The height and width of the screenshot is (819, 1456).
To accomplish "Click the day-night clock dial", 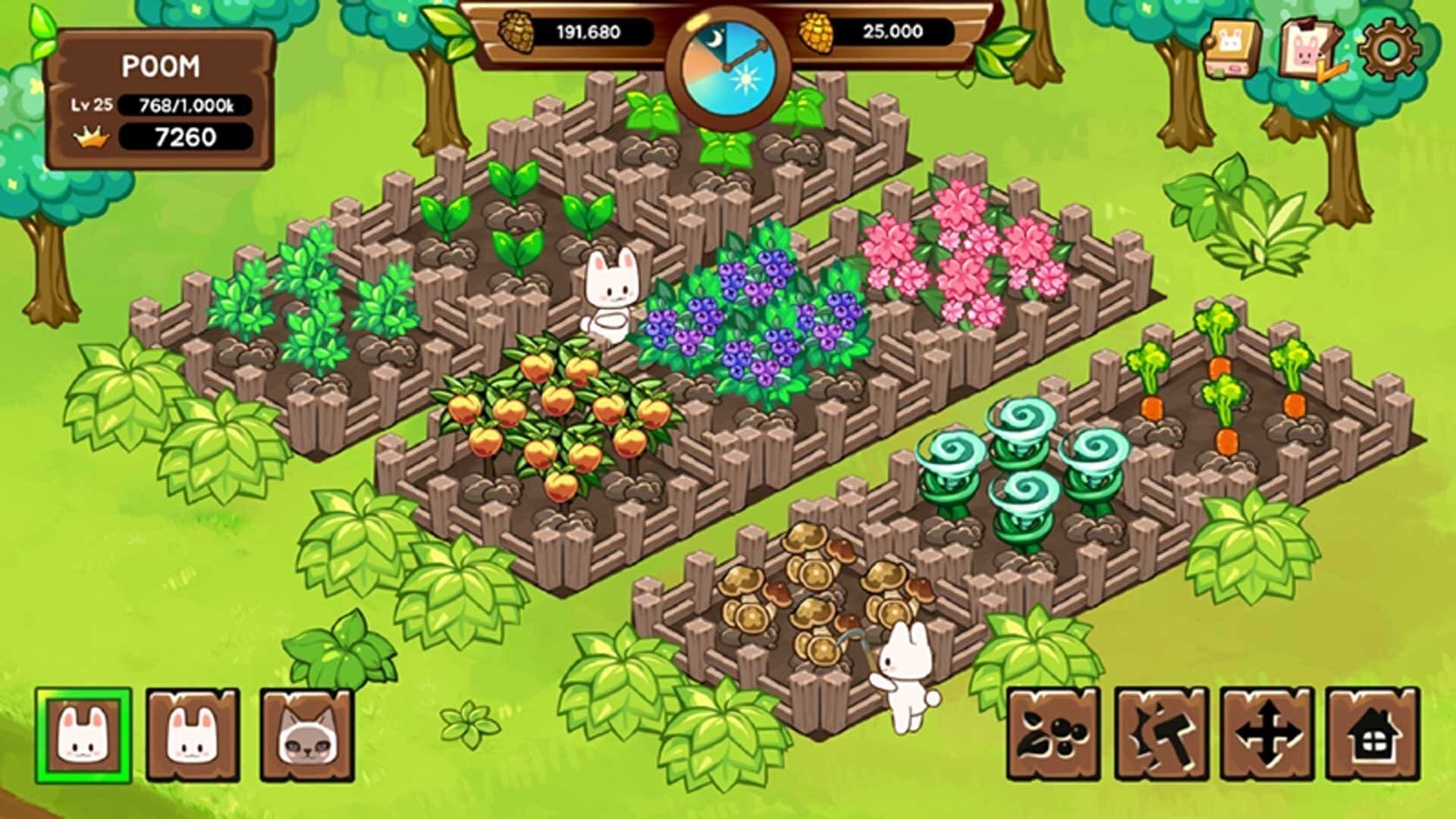I will point(728,70).
